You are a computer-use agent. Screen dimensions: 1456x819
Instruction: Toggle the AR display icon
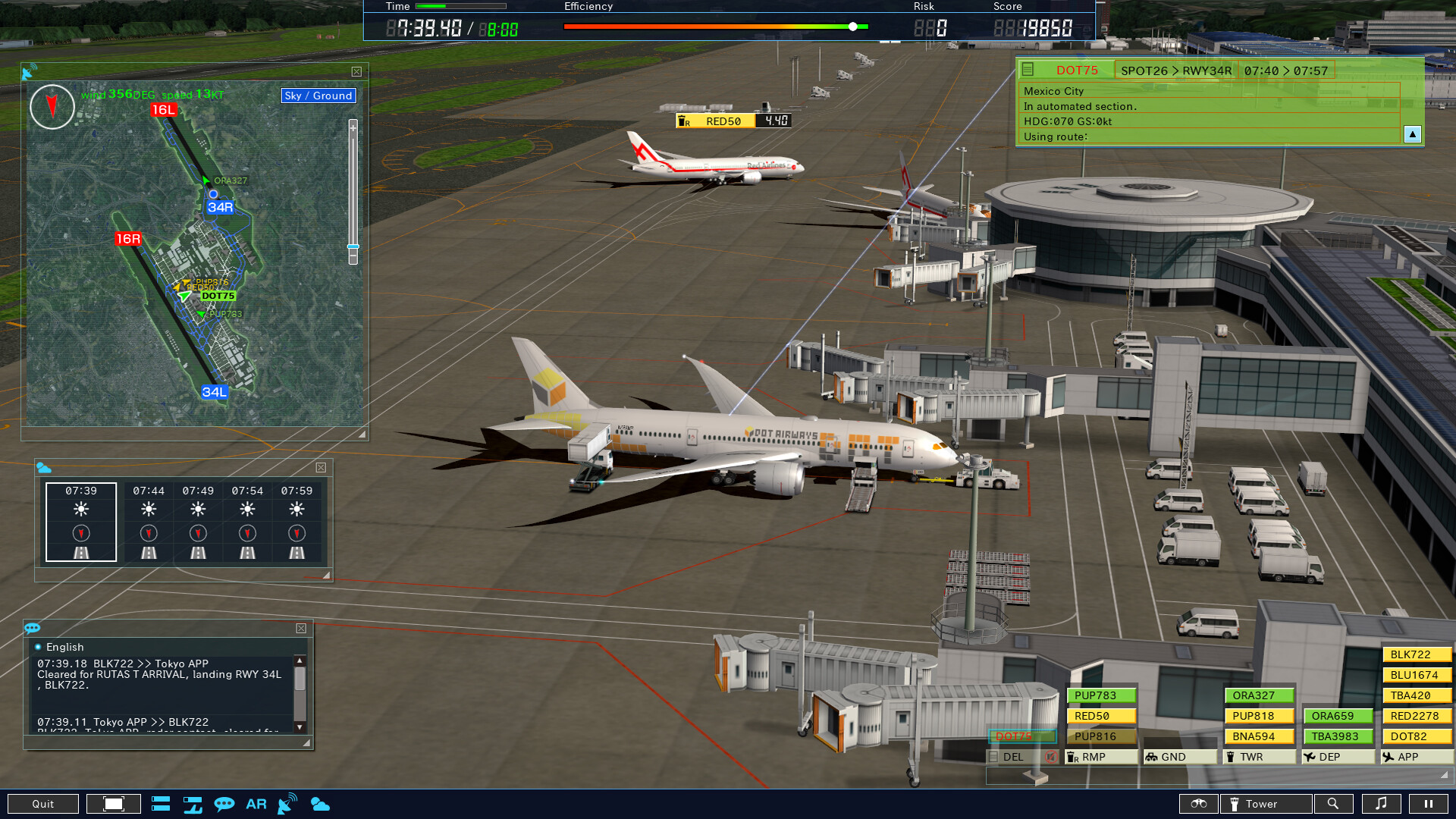click(x=256, y=804)
